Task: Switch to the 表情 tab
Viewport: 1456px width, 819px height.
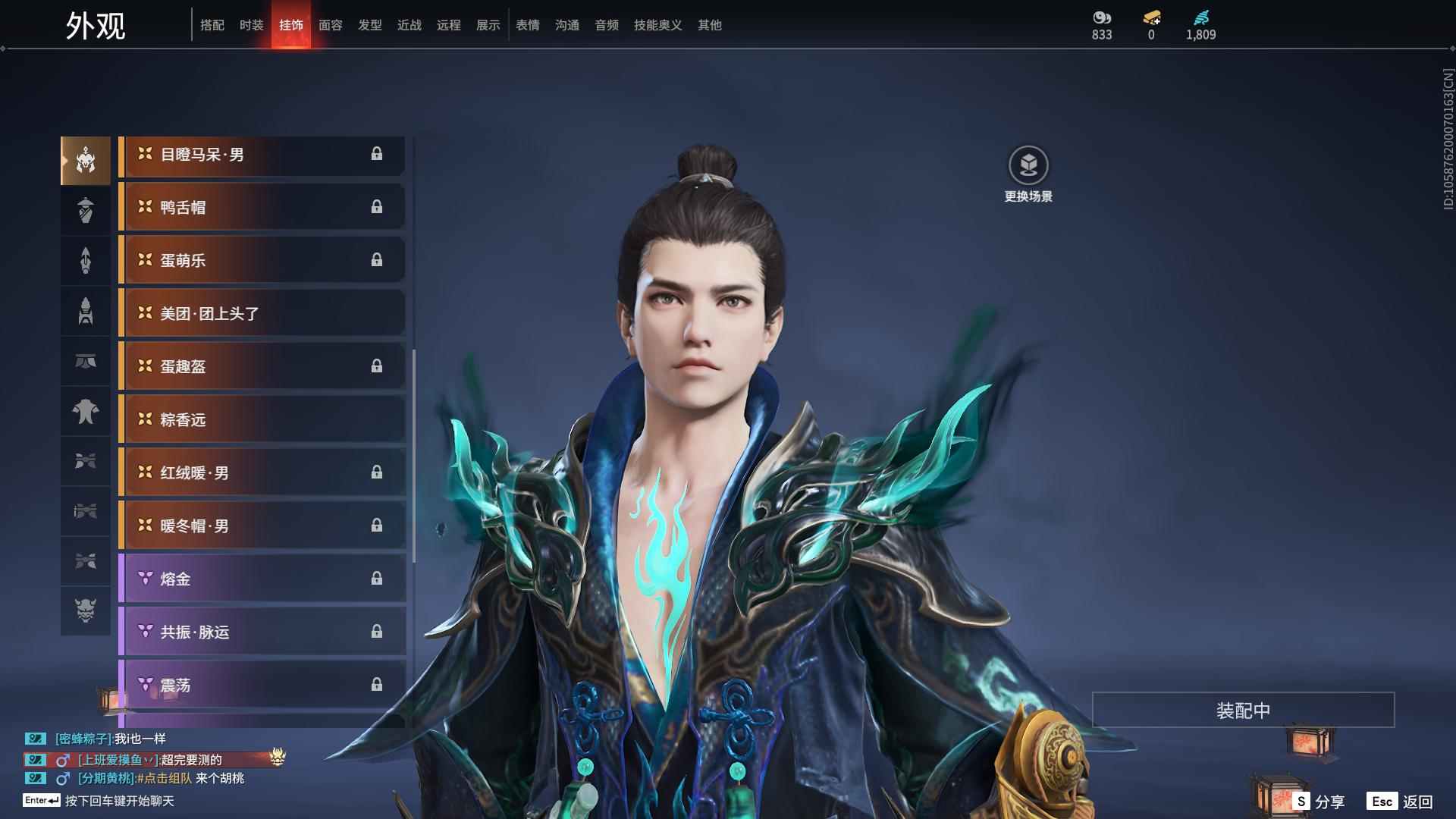Action: click(527, 25)
